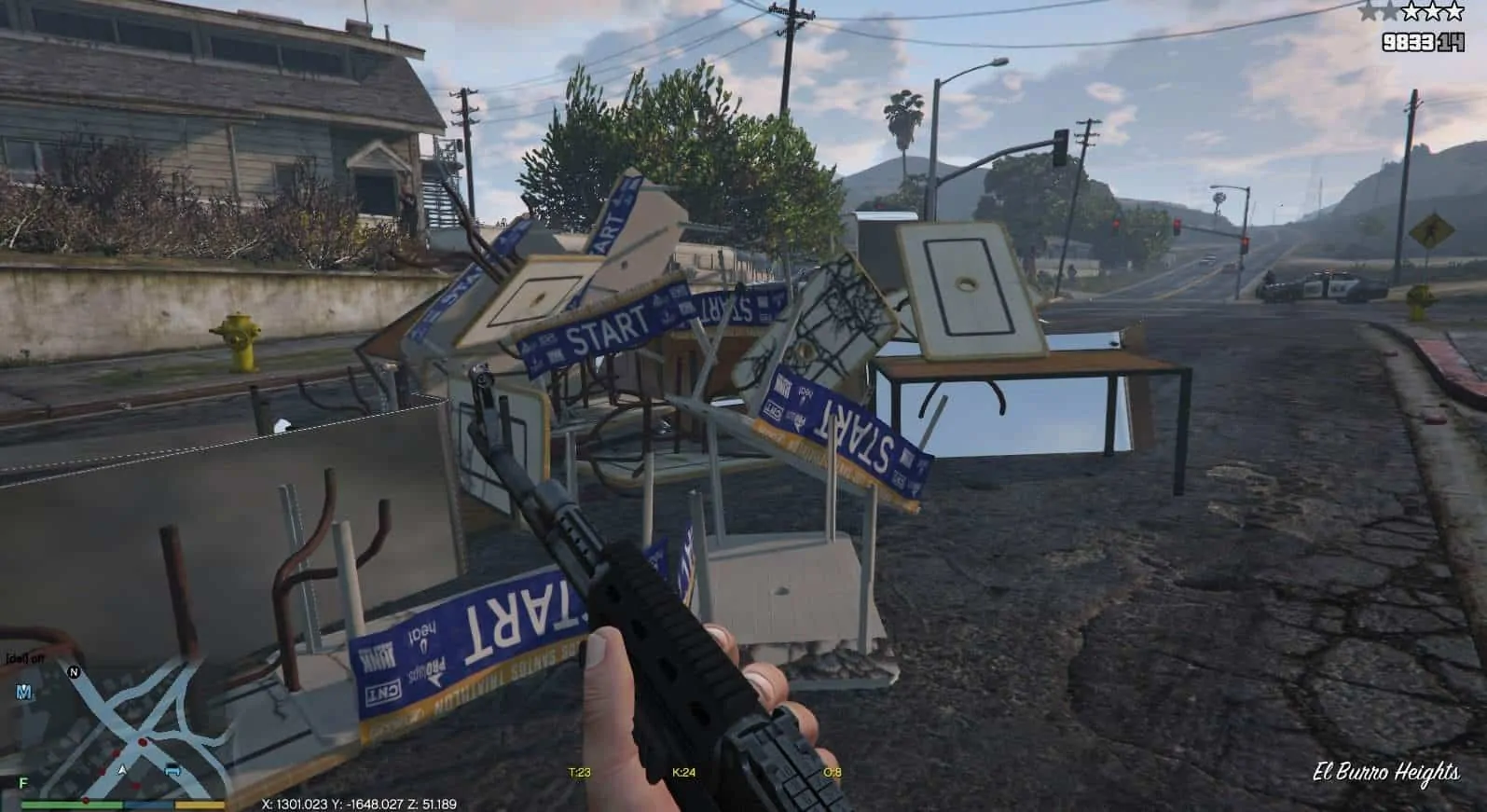Click the North indicator on the minimap

click(74, 672)
